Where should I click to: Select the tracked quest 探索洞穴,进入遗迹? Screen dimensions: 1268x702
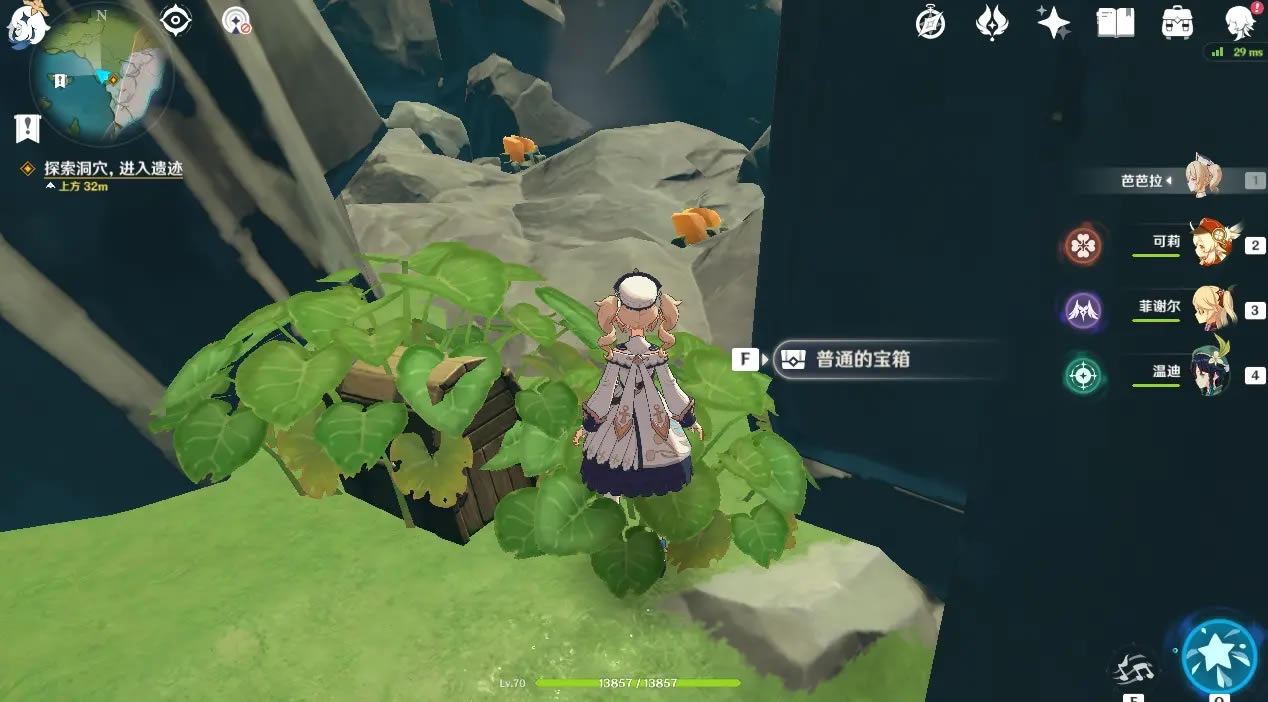[113, 169]
